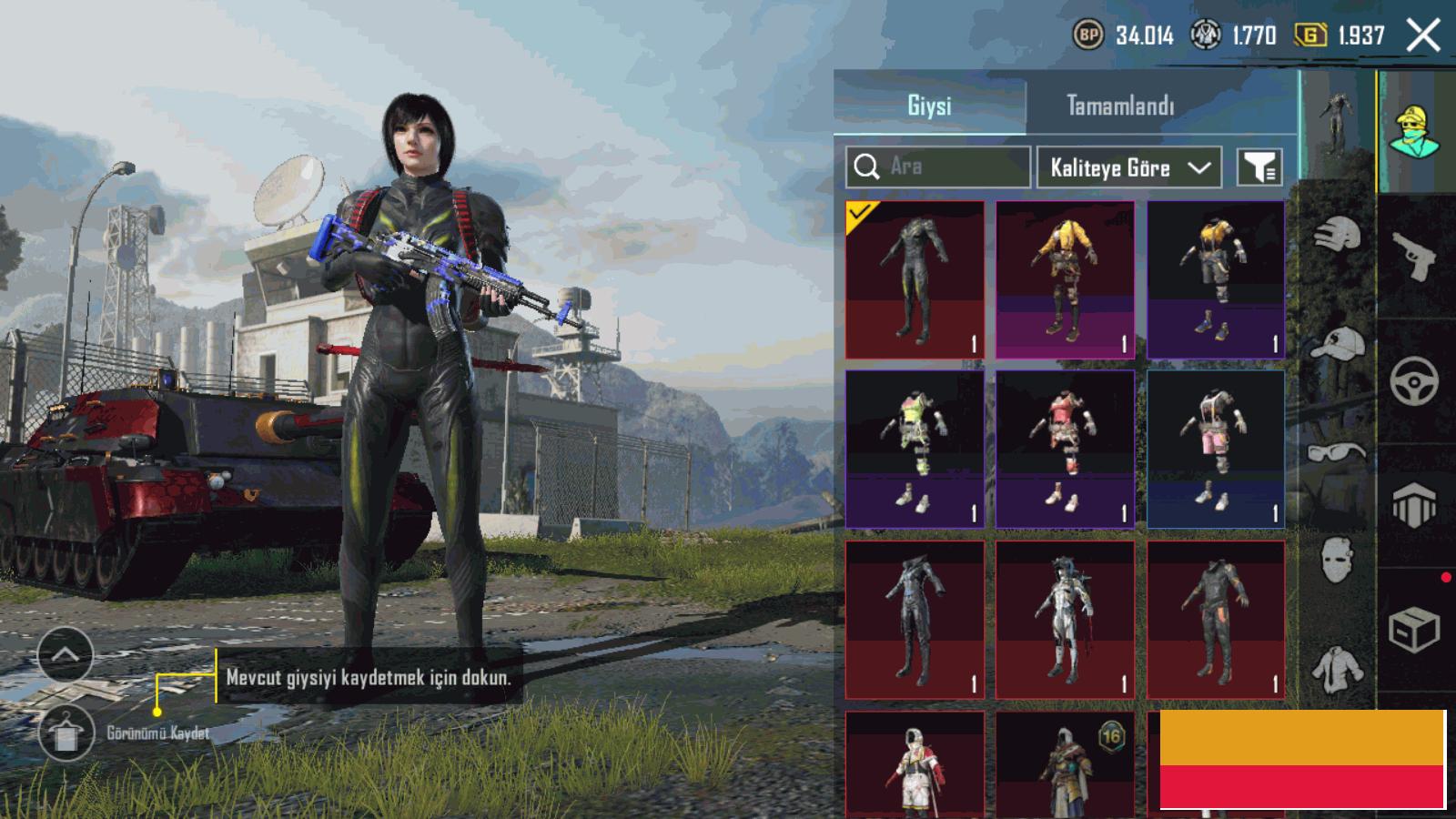Open the glasses category
Screen dimensions: 1456x819
tap(1338, 451)
